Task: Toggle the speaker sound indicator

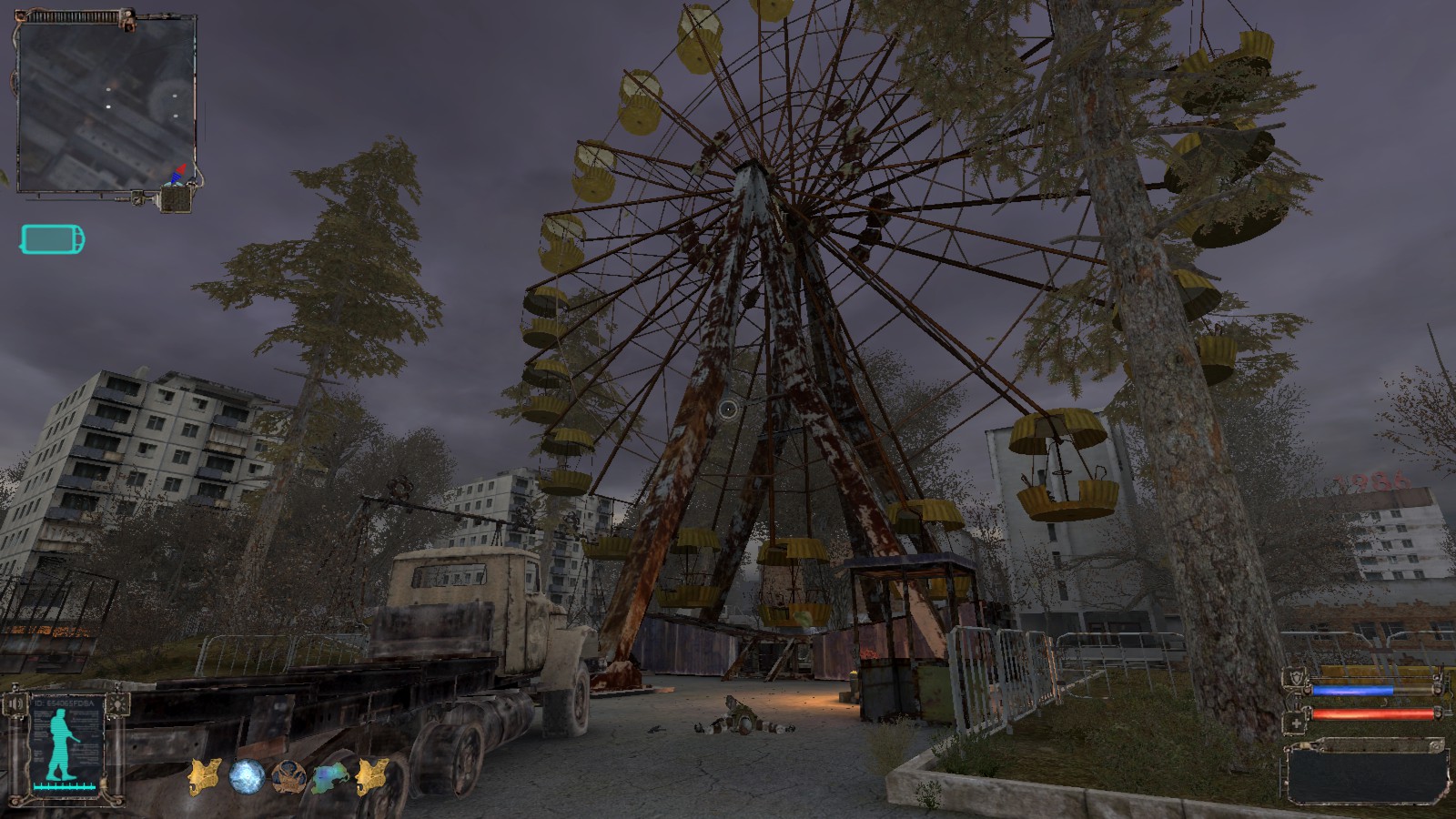Action: pyautogui.click(x=15, y=704)
